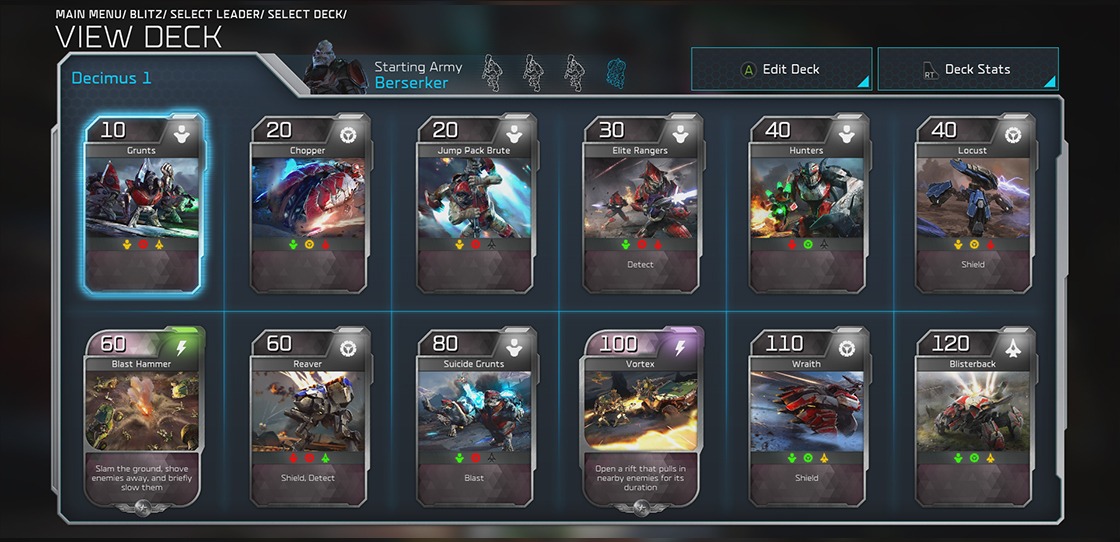Click the Wraith card
Image resolution: width=1120 pixels, height=542 pixels.
click(x=806, y=417)
